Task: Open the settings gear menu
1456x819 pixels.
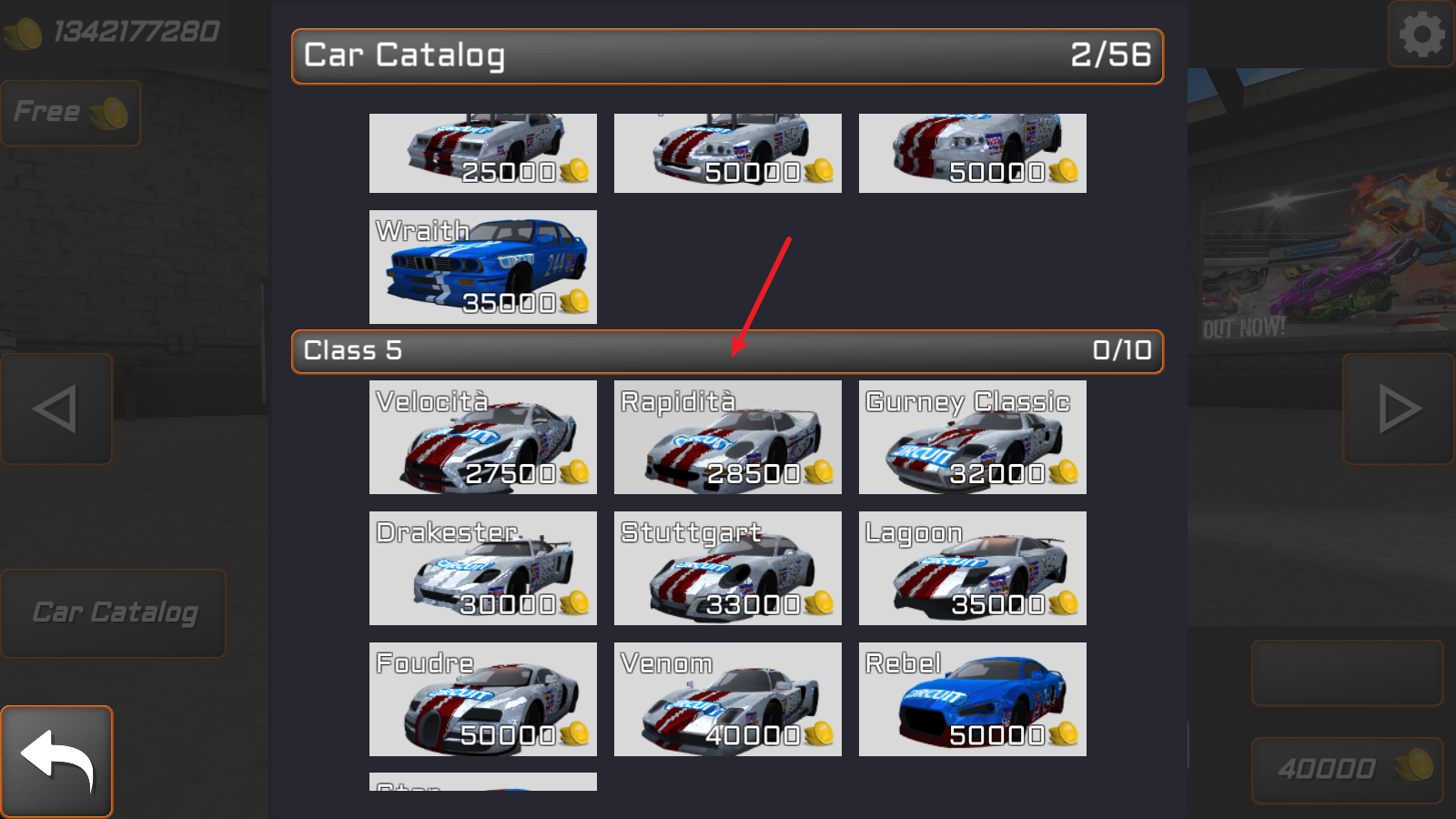Action: click(1420, 36)
